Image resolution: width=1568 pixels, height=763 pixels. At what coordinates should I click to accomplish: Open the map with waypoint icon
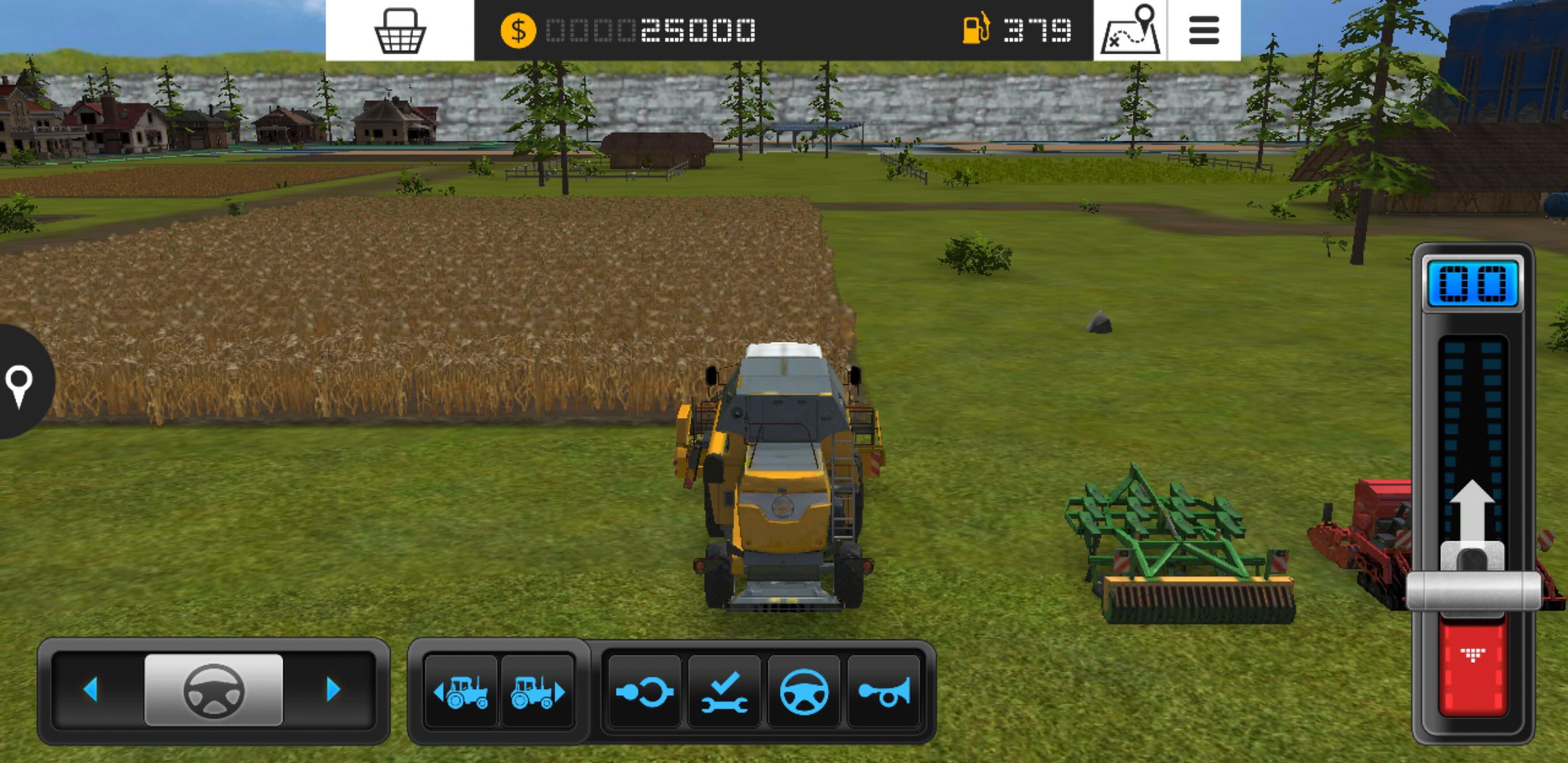click(1131, 30)
